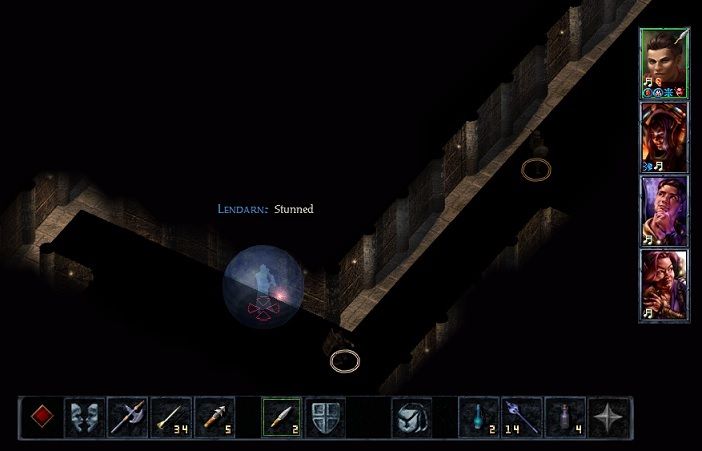Use the blue potion quick item
The image size is (702, 451).
478,416
